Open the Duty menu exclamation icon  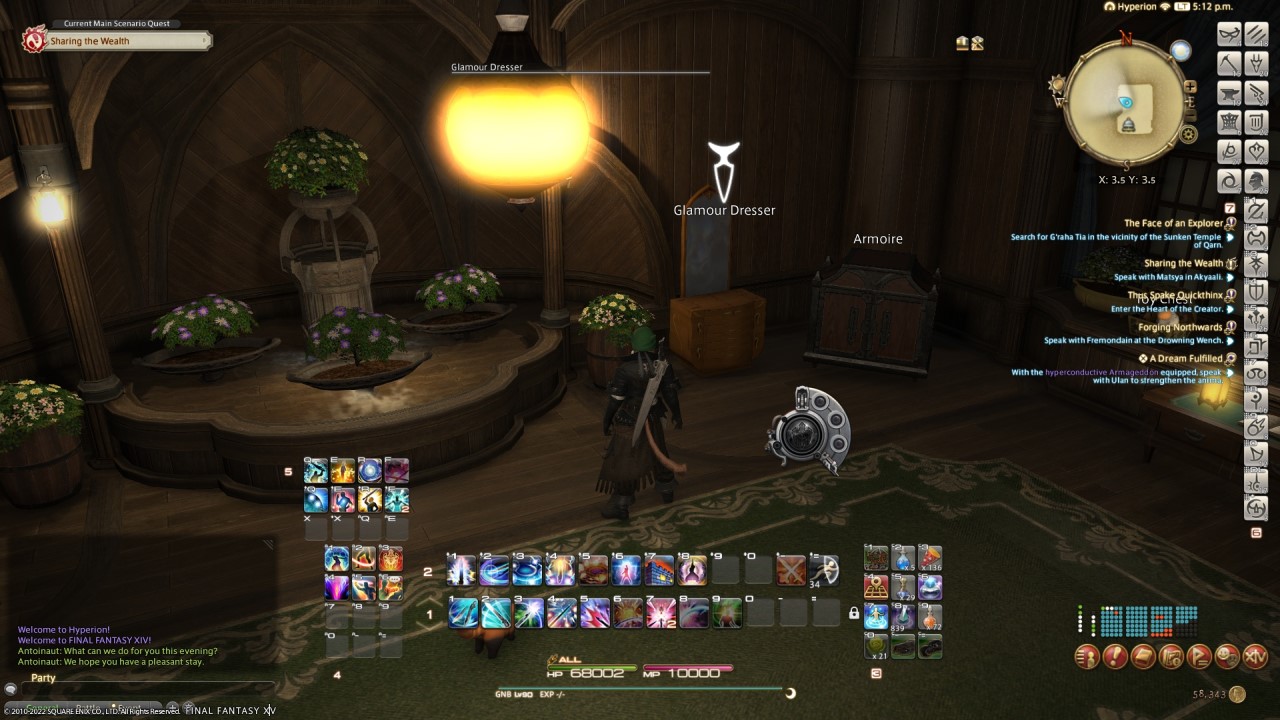[1114, 657]
